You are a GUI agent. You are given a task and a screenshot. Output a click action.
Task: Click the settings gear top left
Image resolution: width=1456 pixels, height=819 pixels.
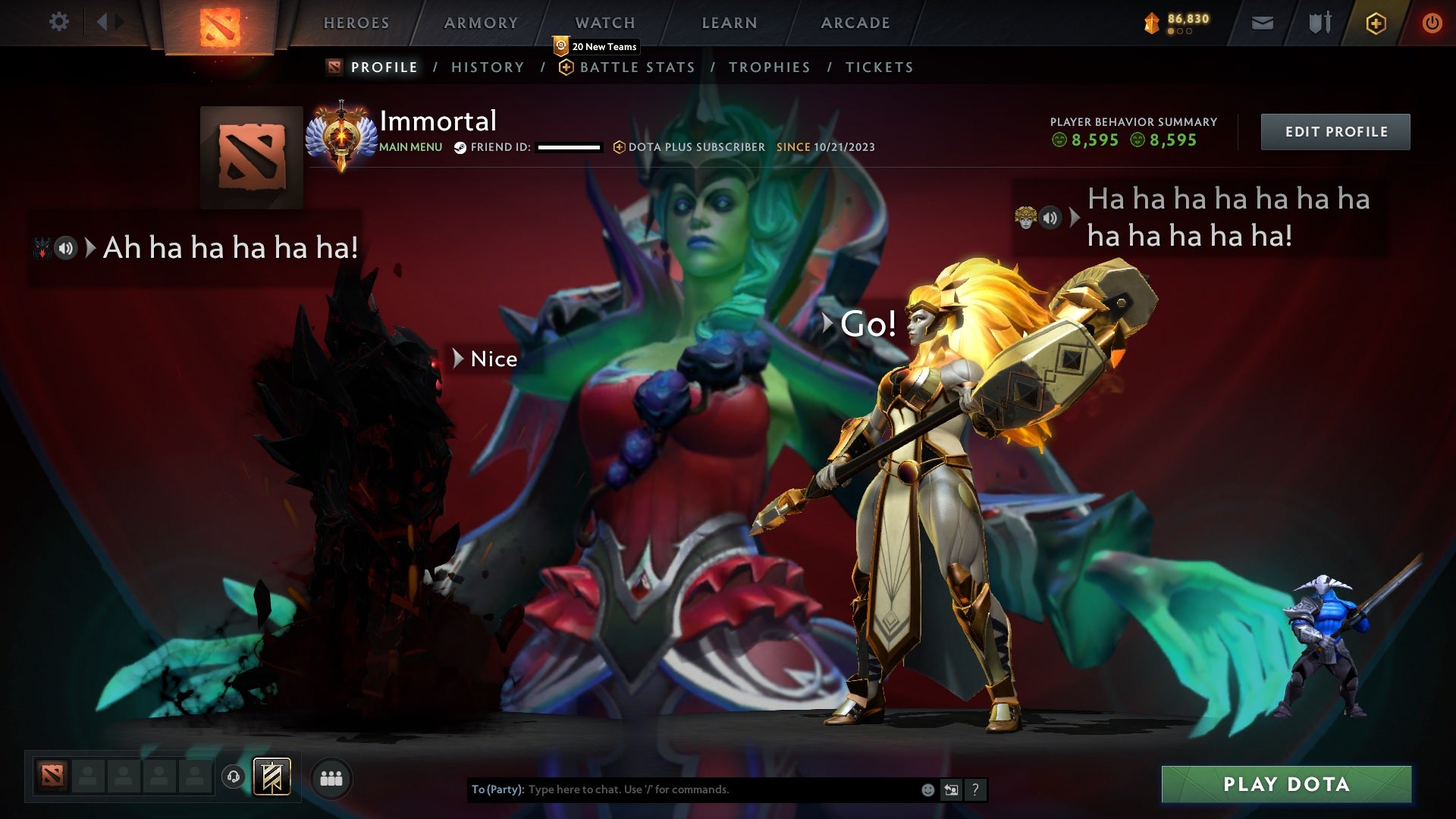coord(59,22)
